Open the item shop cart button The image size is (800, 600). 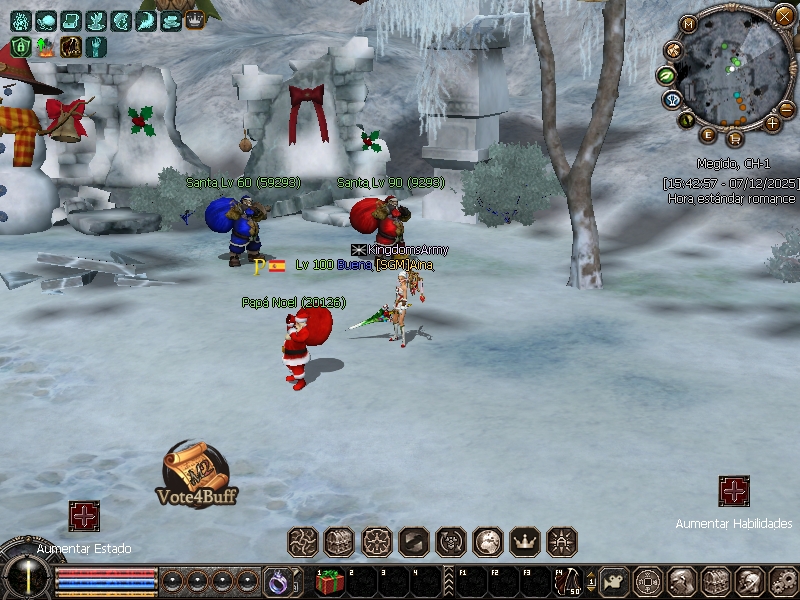[x=735, y=138]
